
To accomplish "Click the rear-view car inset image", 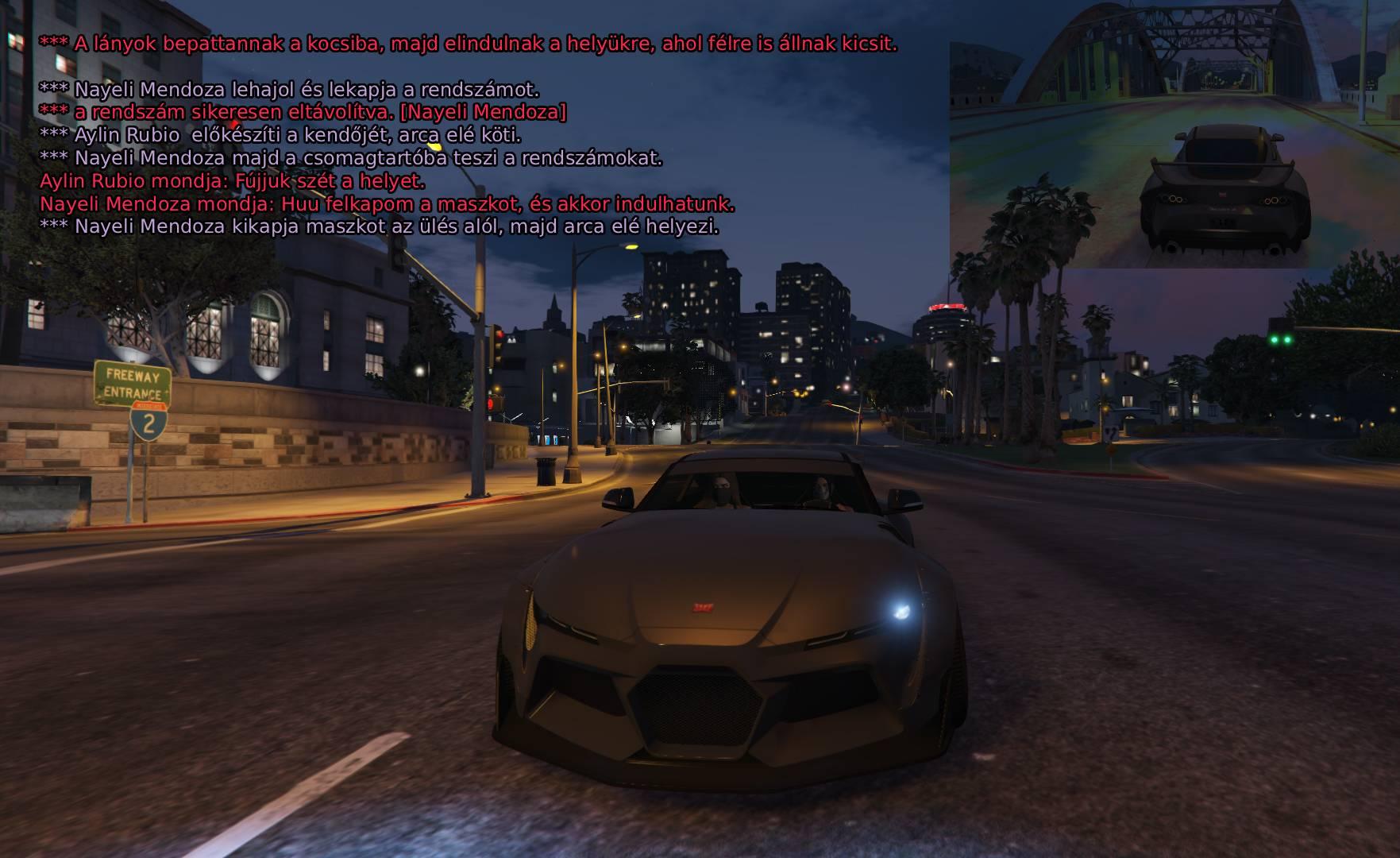I will [1174, 135].
